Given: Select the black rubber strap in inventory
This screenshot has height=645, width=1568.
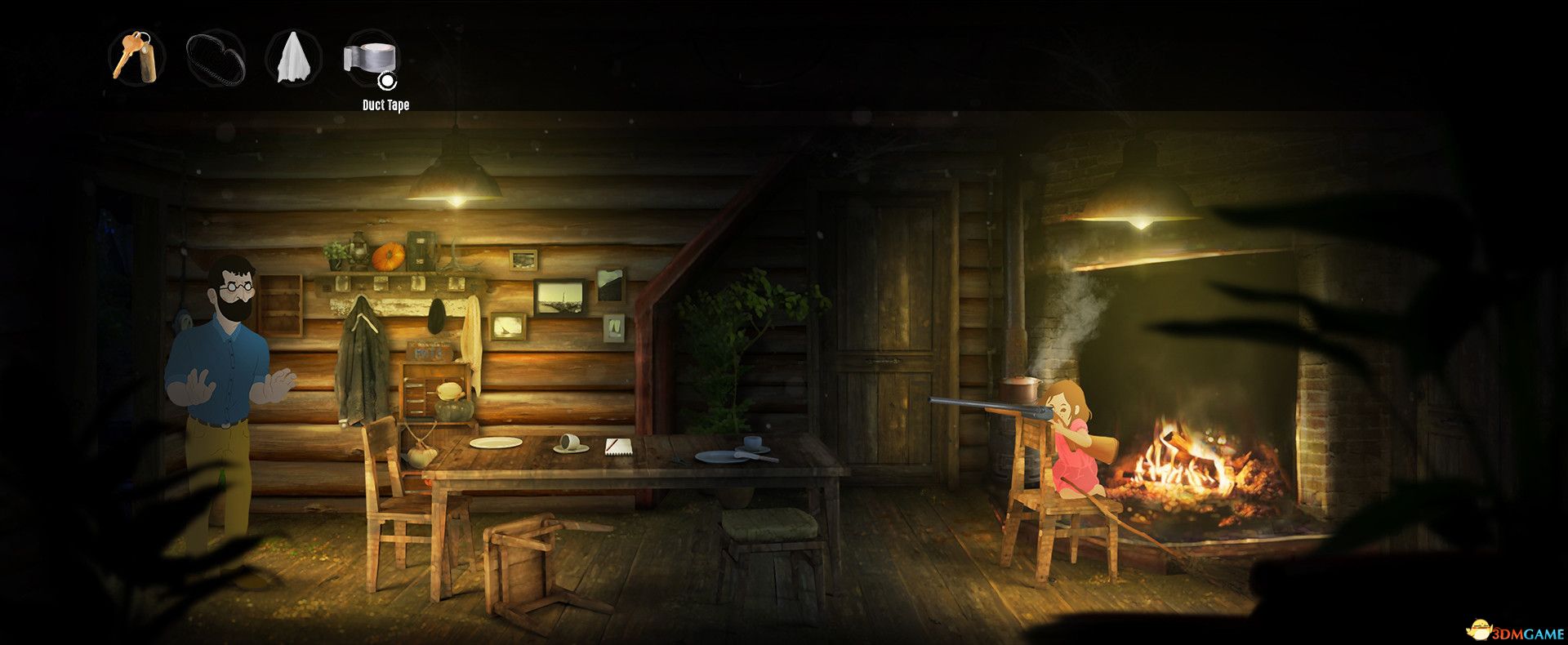Looking at the screenshot, I should [214, 59].
